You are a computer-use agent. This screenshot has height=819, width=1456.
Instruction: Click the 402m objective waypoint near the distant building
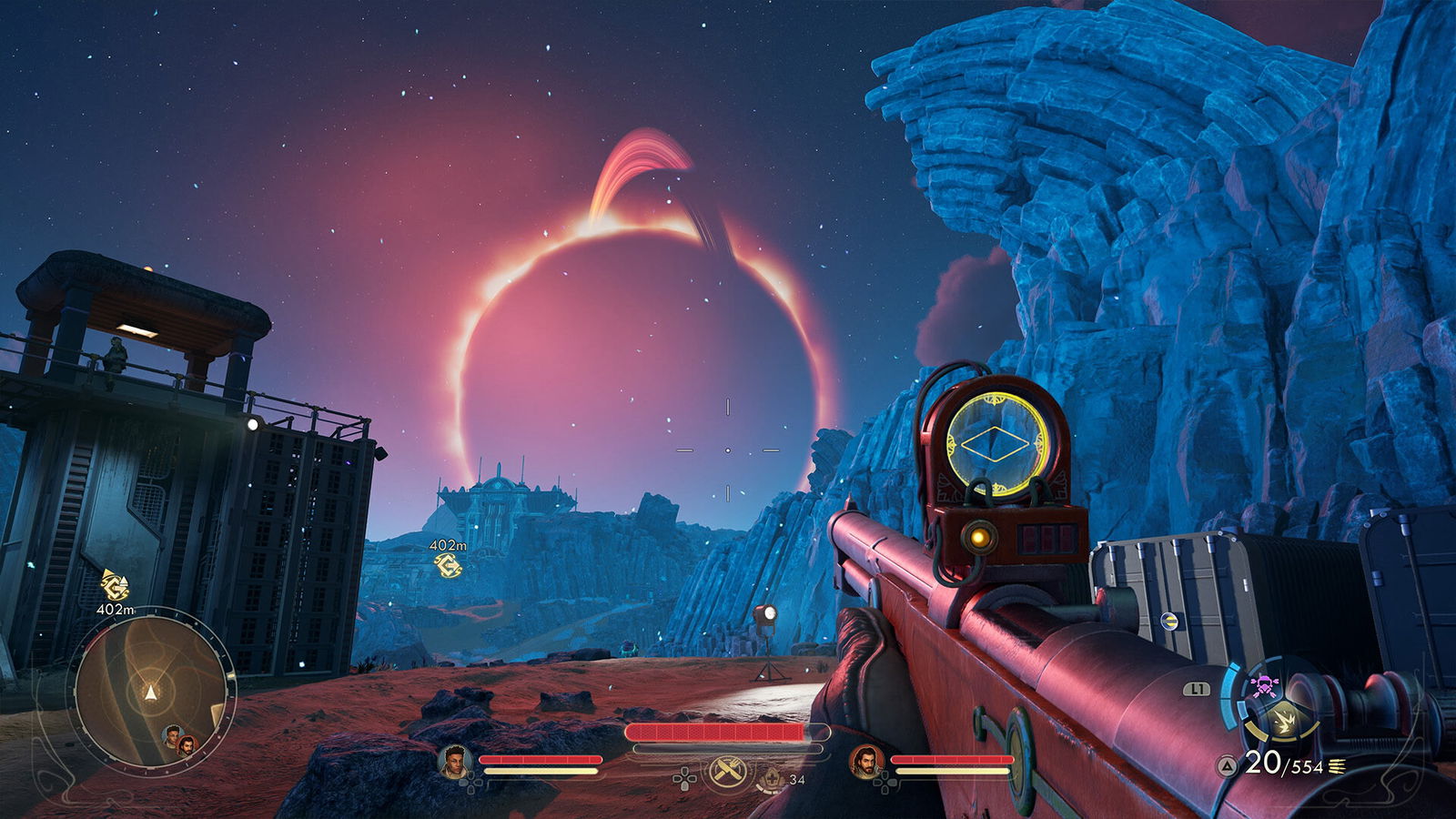click(448, 566)
